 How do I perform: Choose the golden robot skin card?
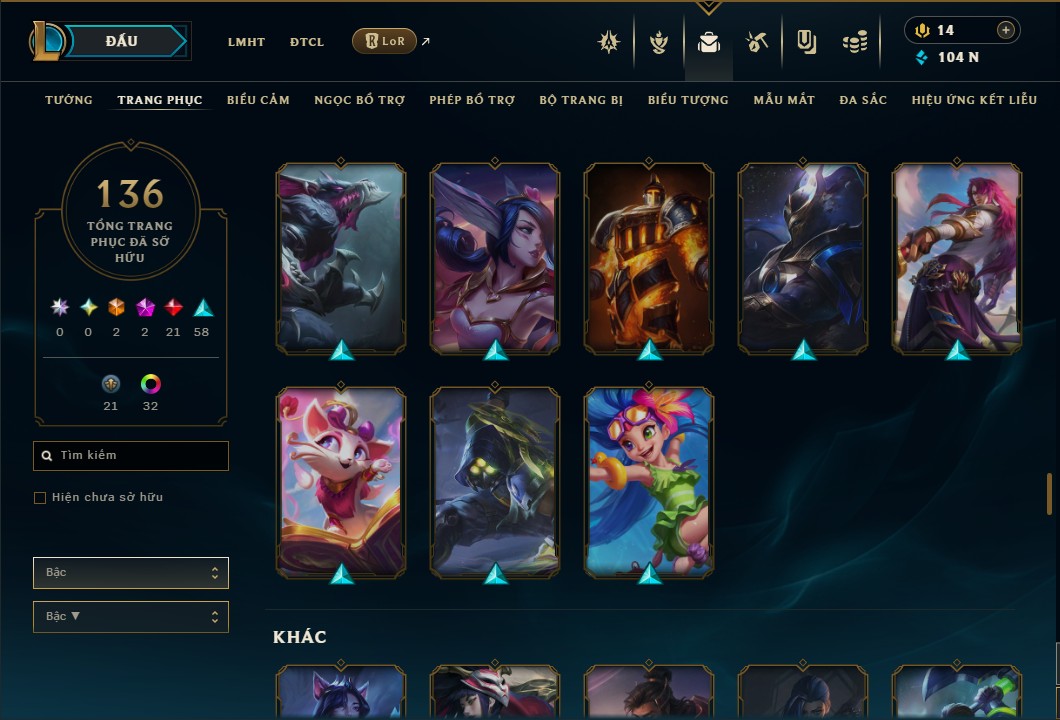(649, 258)
